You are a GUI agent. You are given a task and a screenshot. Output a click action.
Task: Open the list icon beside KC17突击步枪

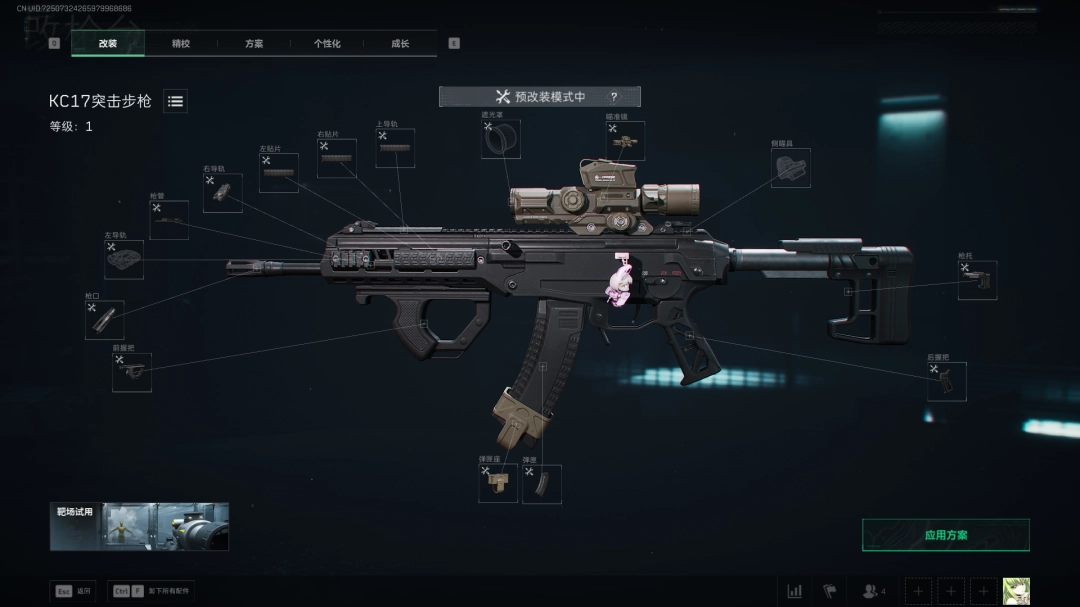[175, 101]
